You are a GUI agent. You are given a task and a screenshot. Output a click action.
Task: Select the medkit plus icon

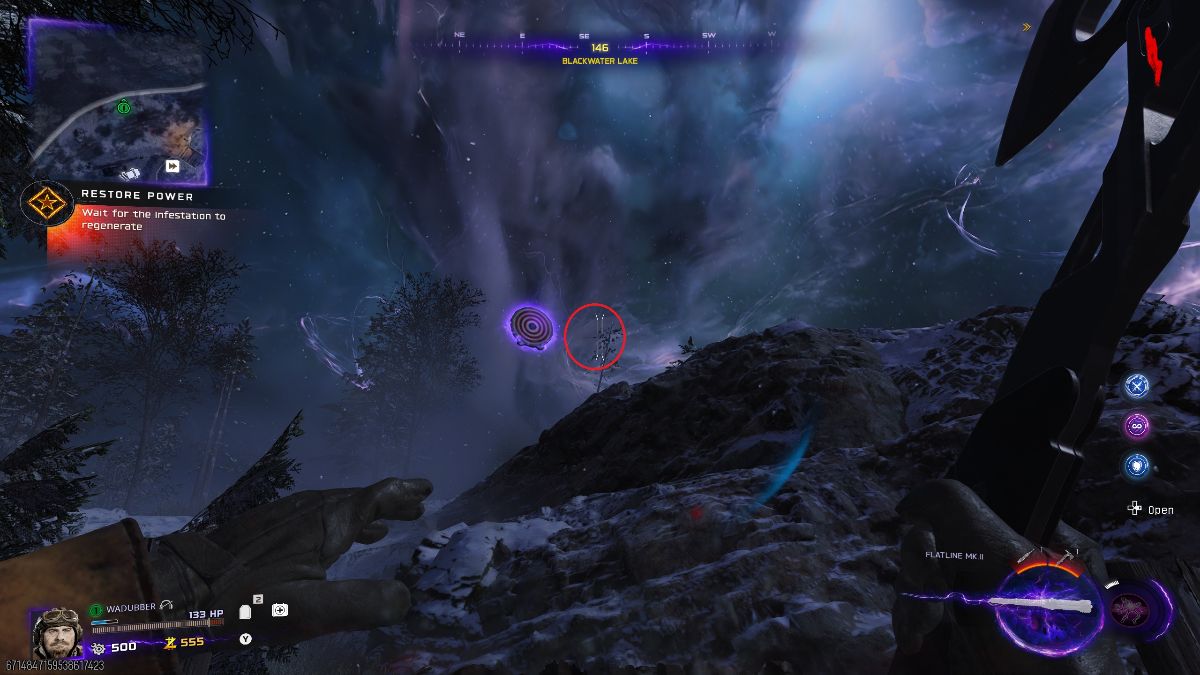pos(280,609)
